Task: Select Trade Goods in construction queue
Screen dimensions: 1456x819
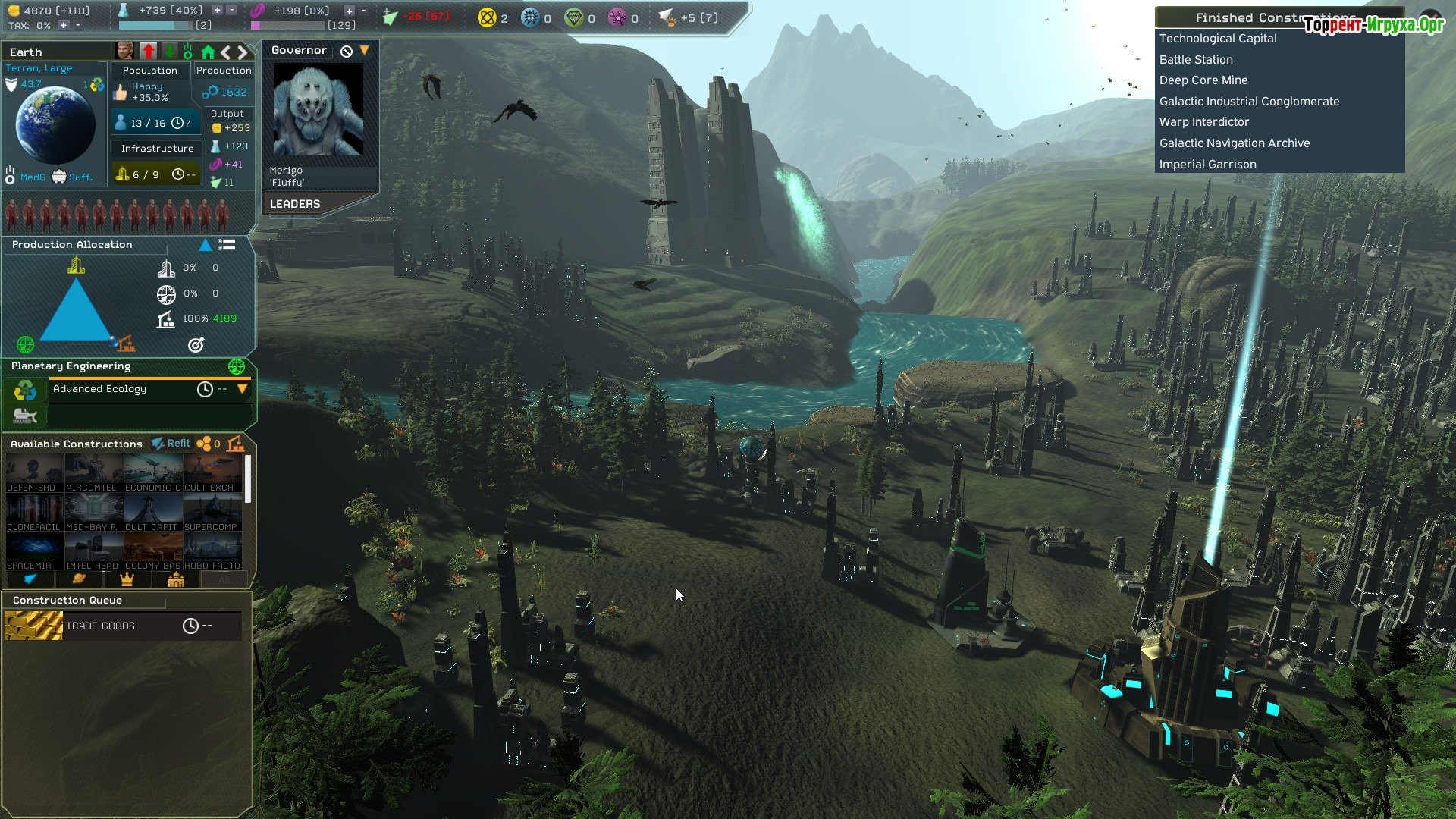Action: (100, 626)
